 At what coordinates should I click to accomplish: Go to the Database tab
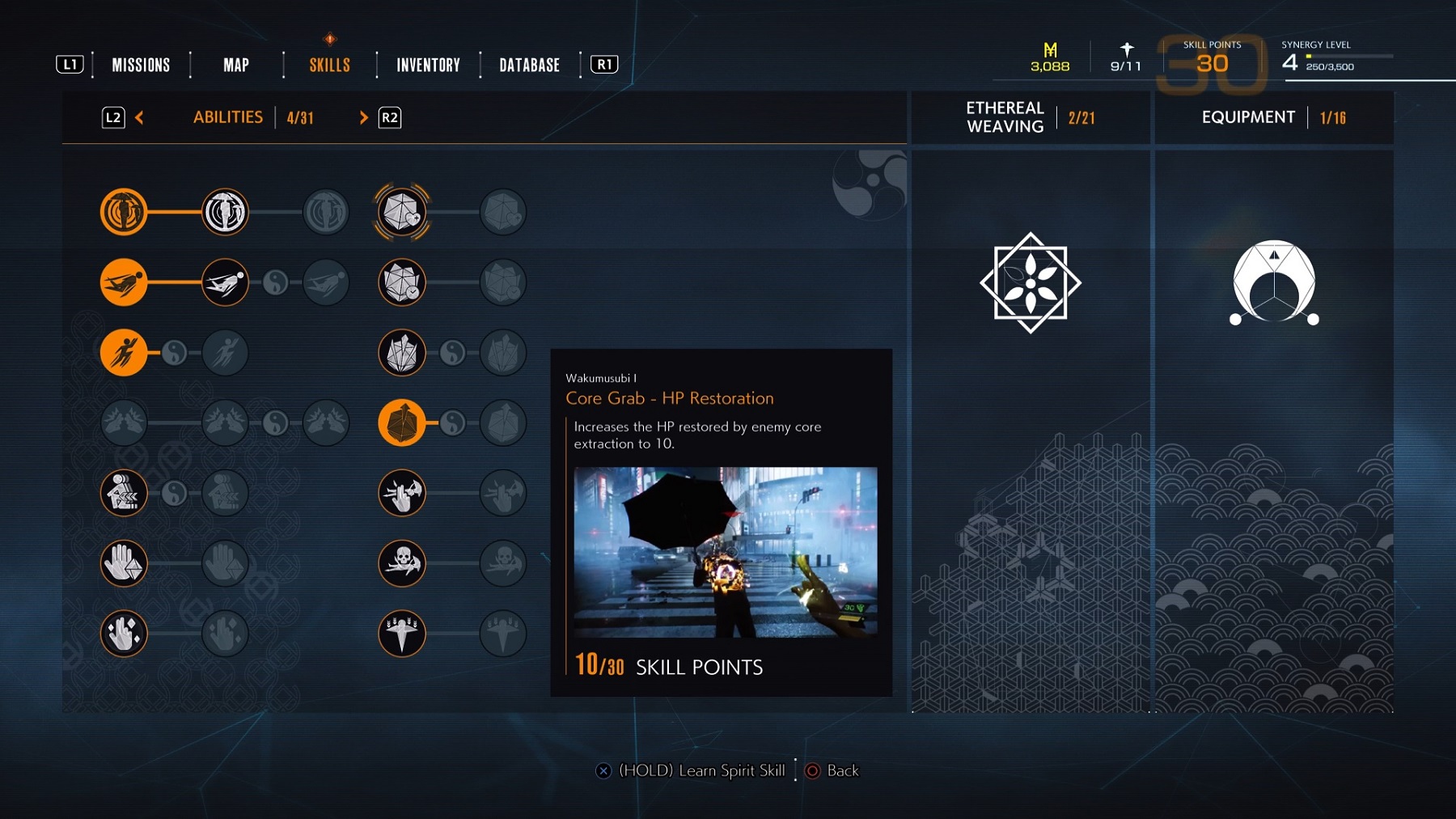(529, 65)
